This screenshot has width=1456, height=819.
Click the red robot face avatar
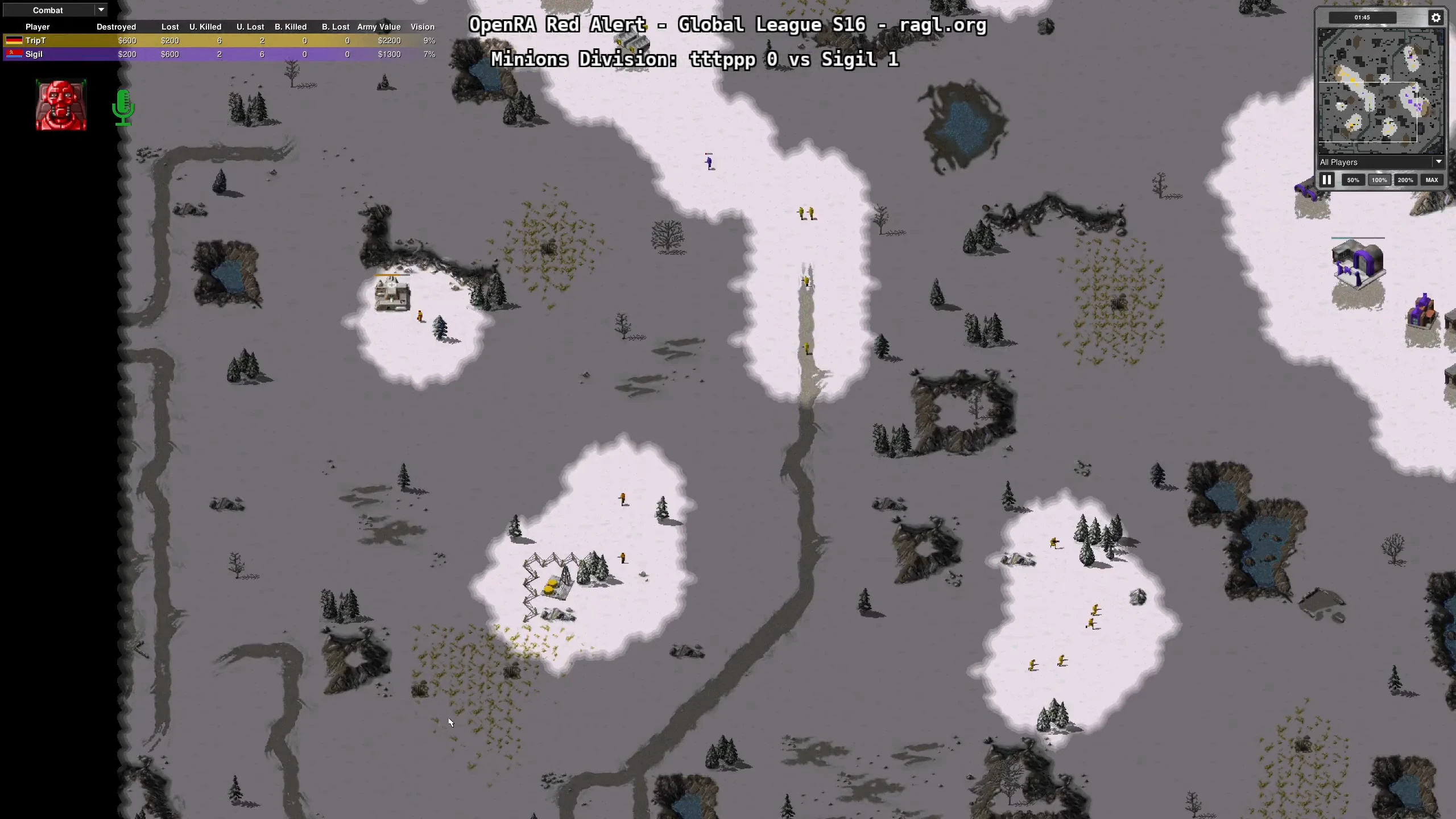tap(61, 105)
